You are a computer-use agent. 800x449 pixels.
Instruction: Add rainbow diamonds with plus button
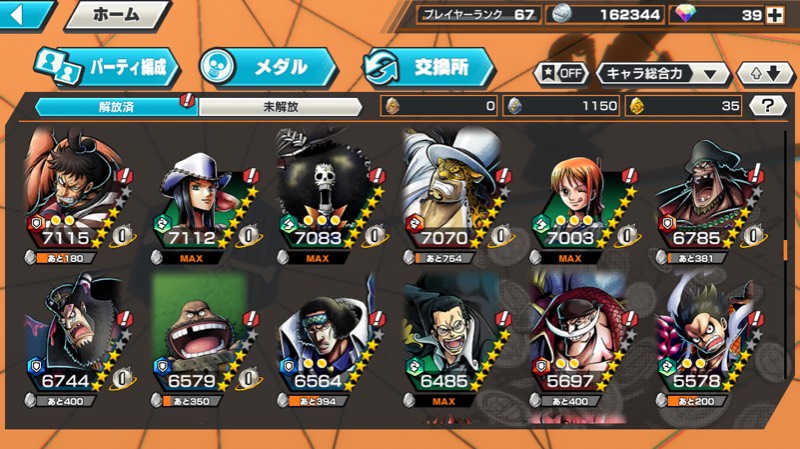[774, 14]
